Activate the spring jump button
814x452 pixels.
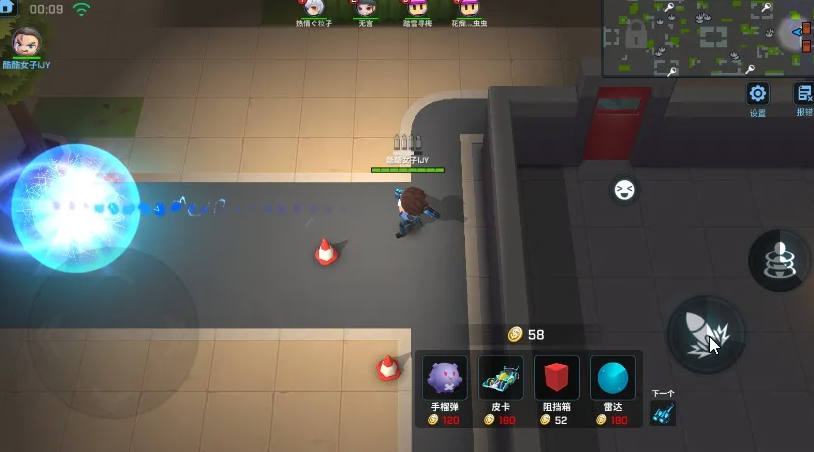pos(779,260)
